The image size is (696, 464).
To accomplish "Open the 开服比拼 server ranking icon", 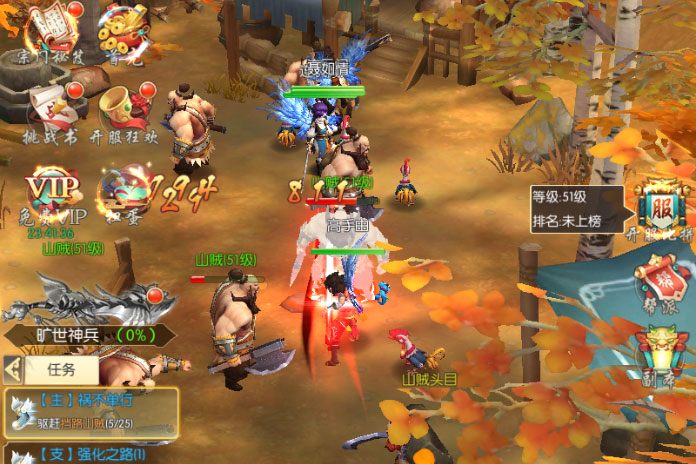I will coord(662,212).
